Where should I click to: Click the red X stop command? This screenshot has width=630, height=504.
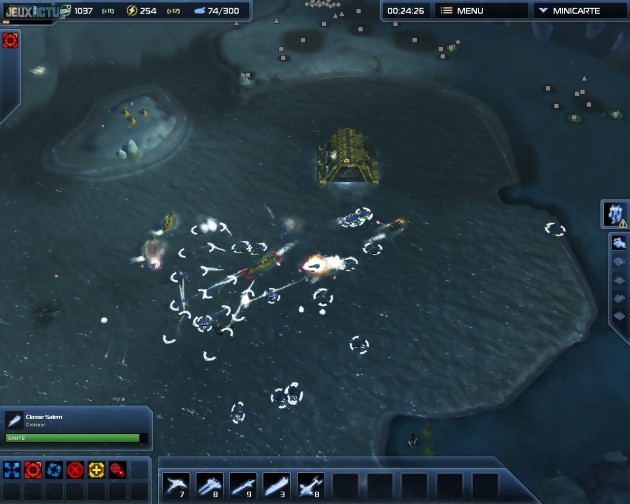(75, 469)
